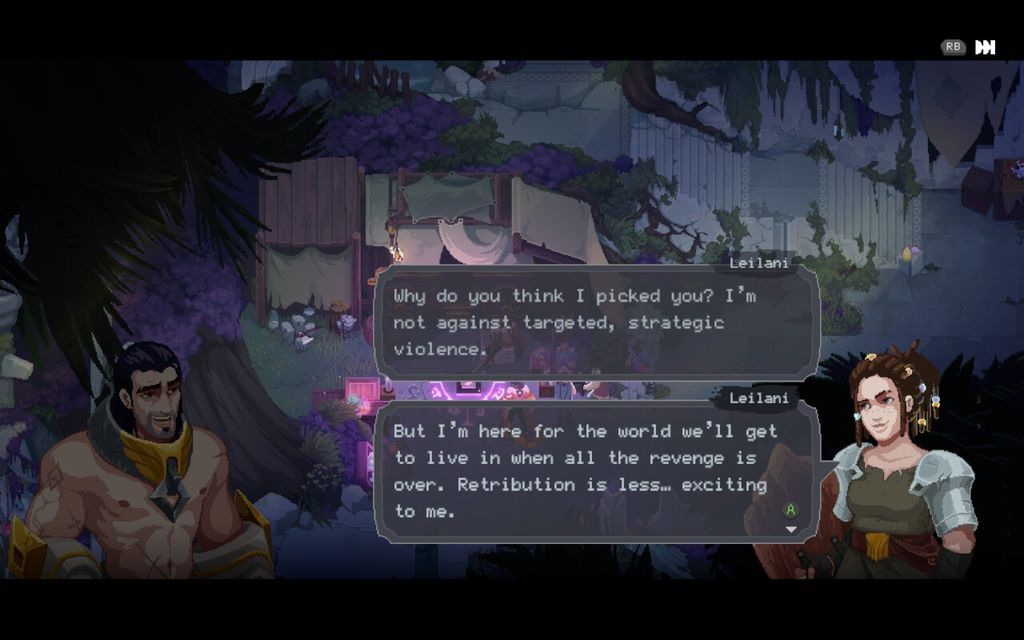The image size is (1024, 640).
Task: Advance Leilani's dialogue via the down arrow
Action: pos(791,529)
